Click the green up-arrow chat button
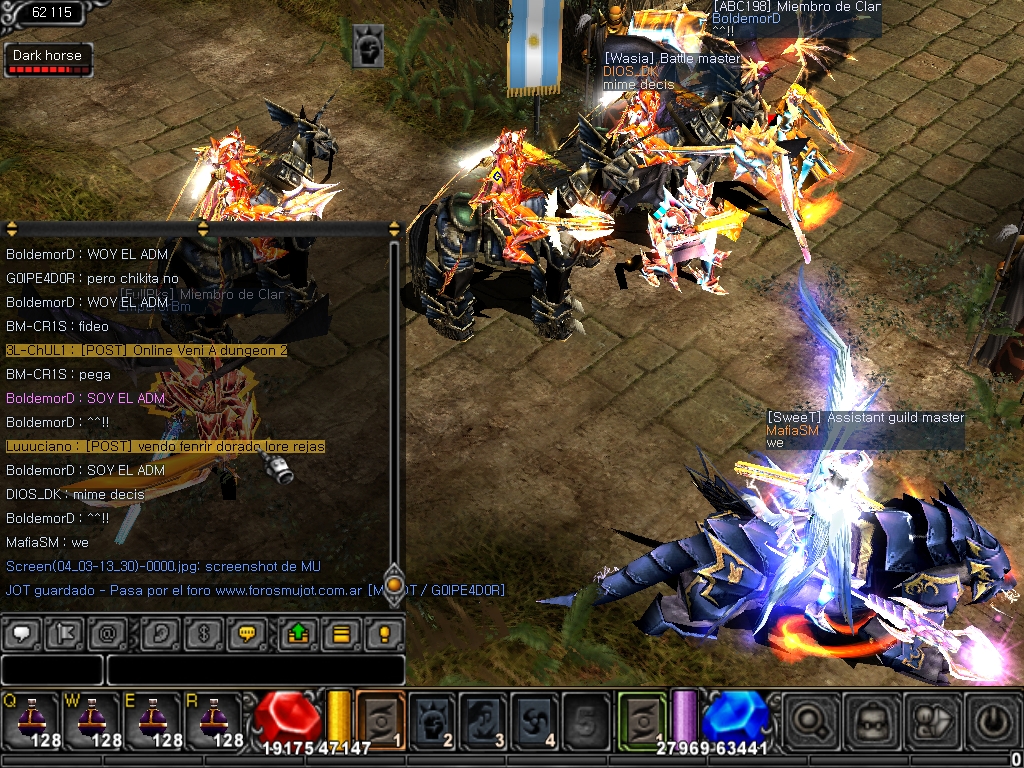1024x768 pixels. pos(298,633)
